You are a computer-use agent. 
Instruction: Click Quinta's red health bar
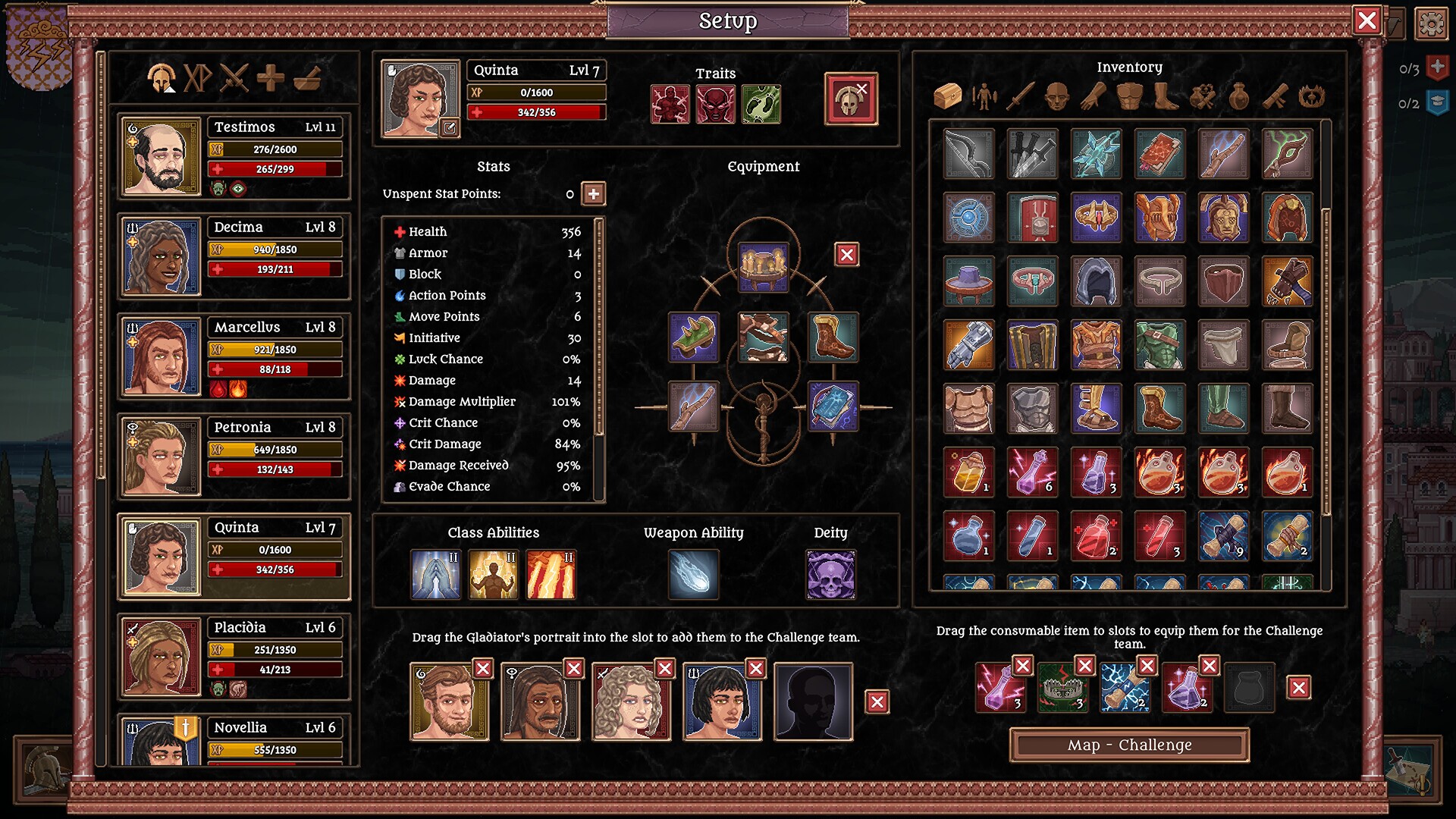pyautogui.click(x=536, y=111)
